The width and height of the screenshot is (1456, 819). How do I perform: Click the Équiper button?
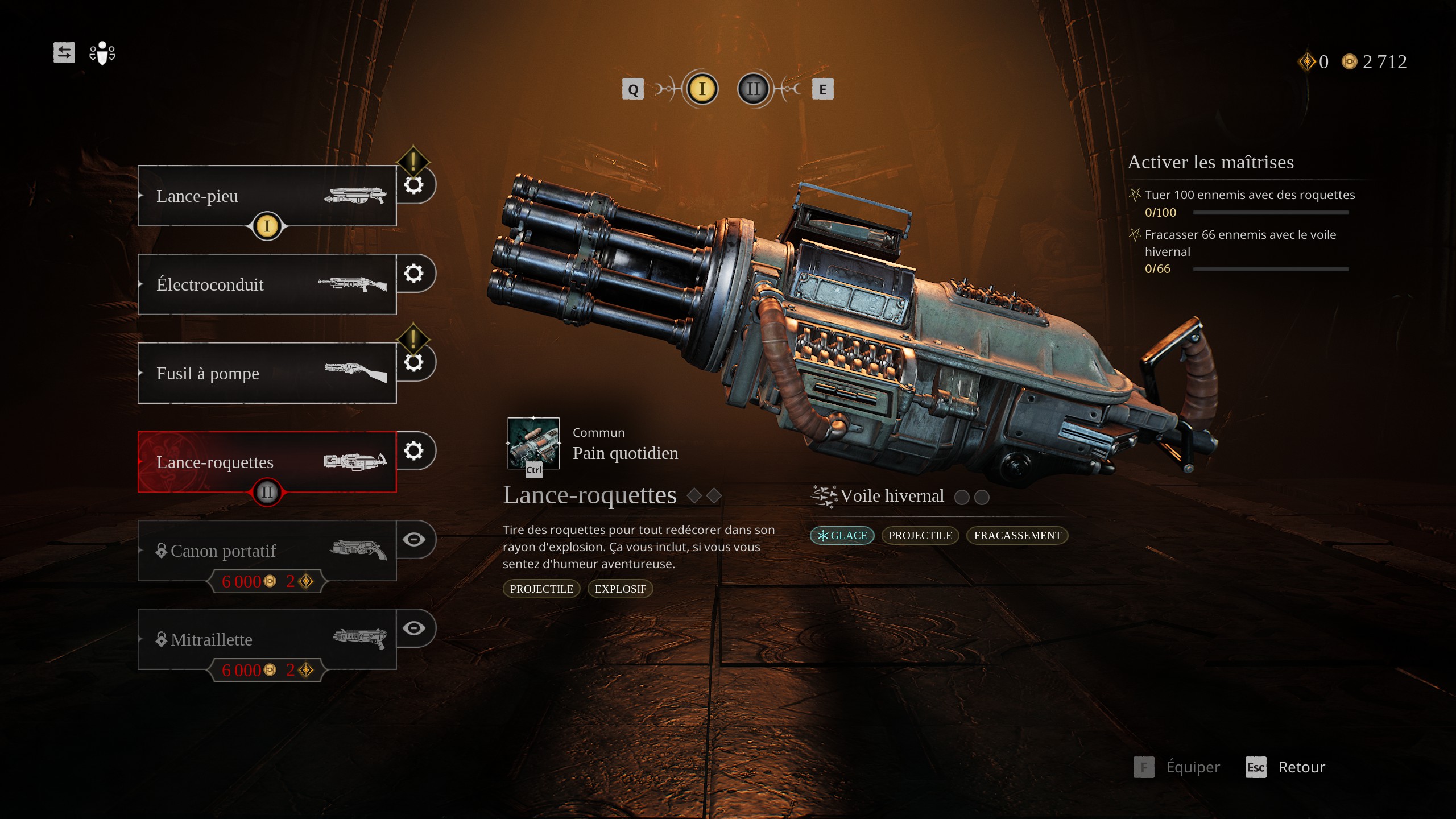1177,767
